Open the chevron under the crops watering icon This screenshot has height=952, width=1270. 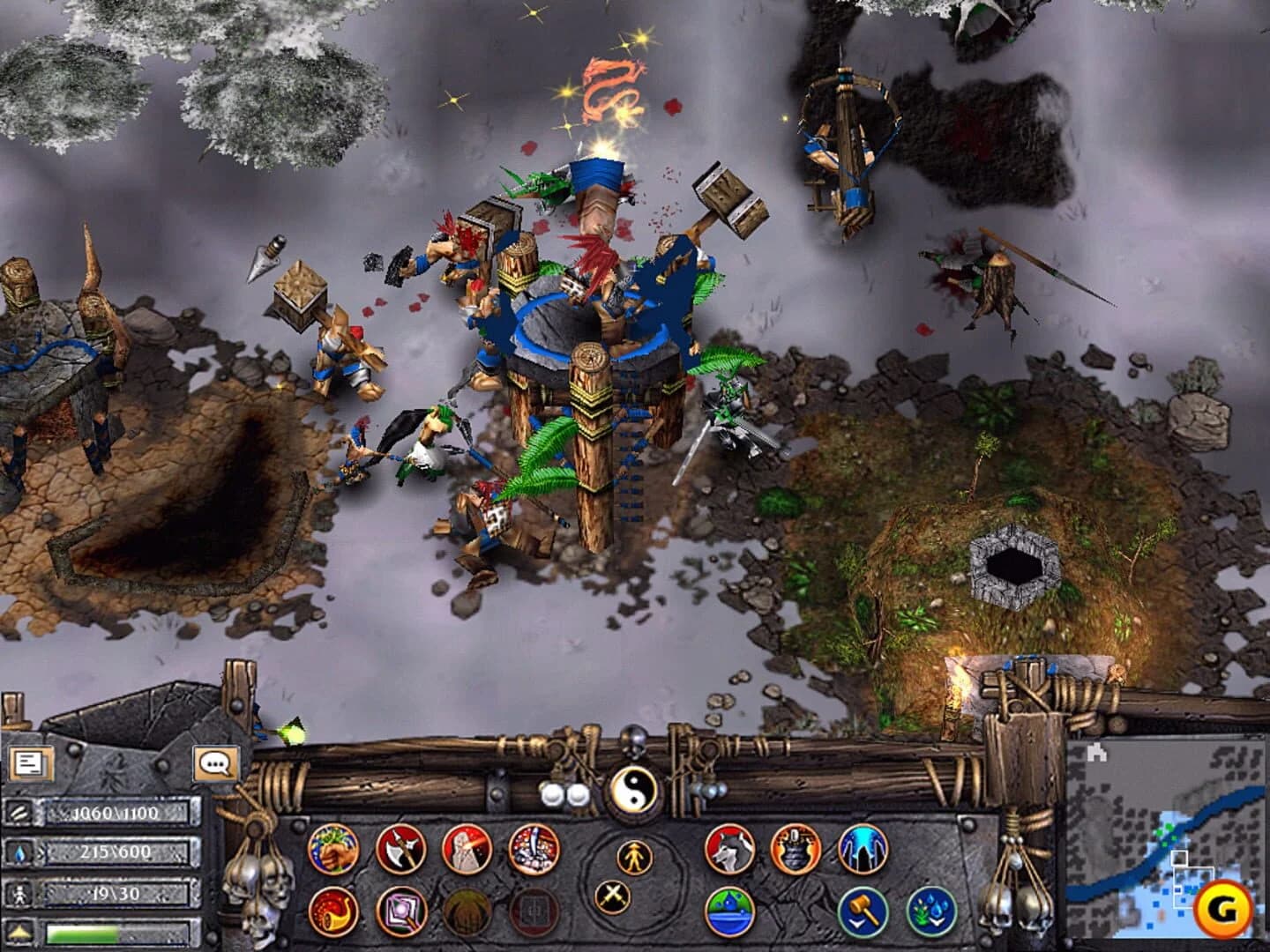pyautogui.click(x=937, y=924)
